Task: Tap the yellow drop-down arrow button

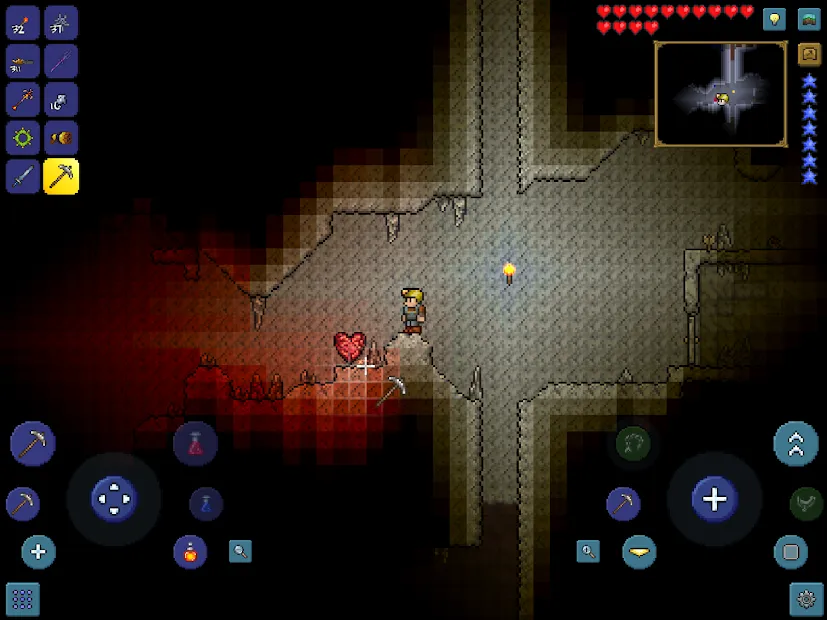Action: (x=639, y=552)
